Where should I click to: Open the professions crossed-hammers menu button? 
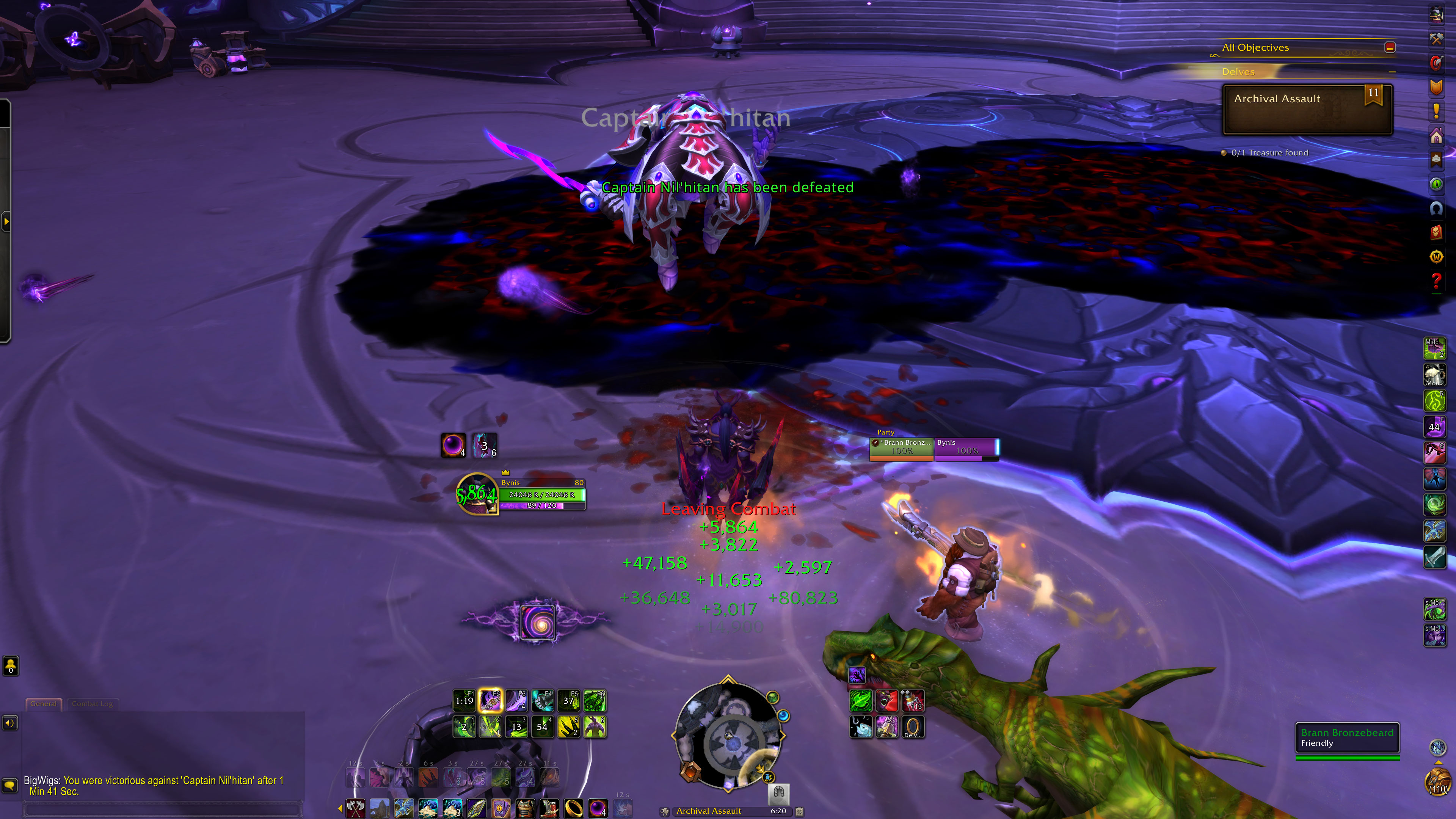coord(1436,38)
